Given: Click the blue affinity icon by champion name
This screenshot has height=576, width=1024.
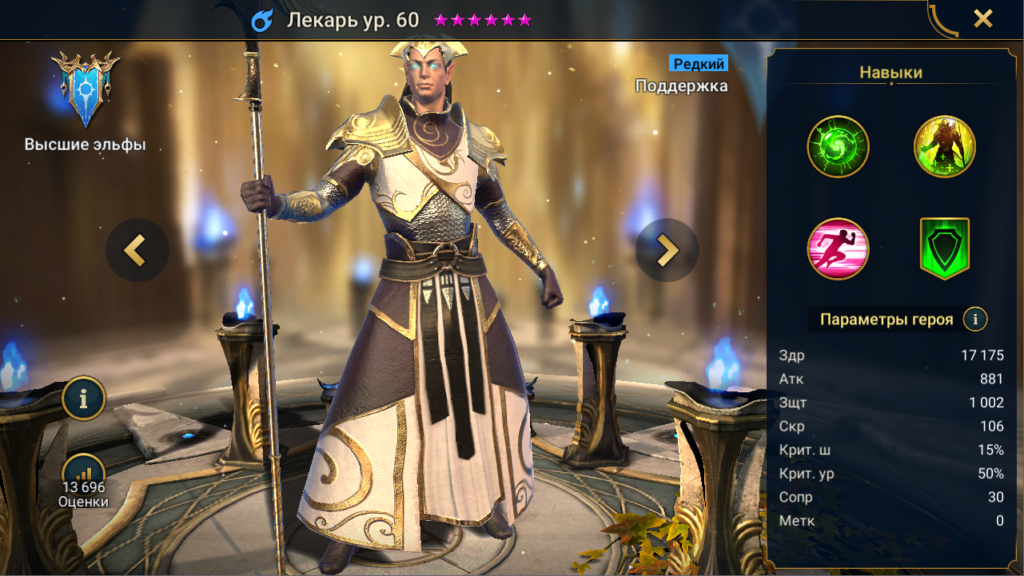Looking at the screenshot, I should [262, 20].
